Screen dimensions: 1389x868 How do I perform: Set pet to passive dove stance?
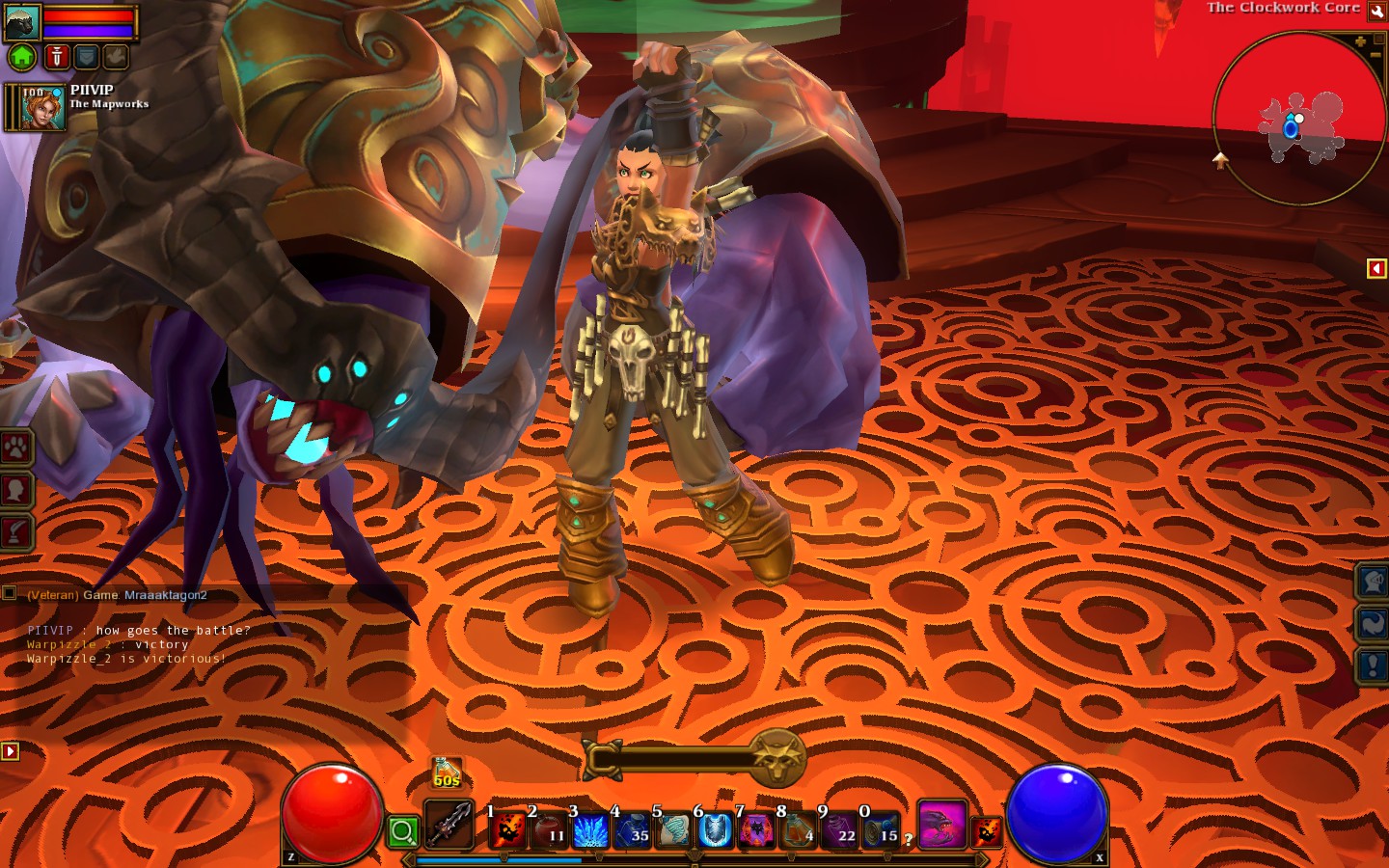115,57
